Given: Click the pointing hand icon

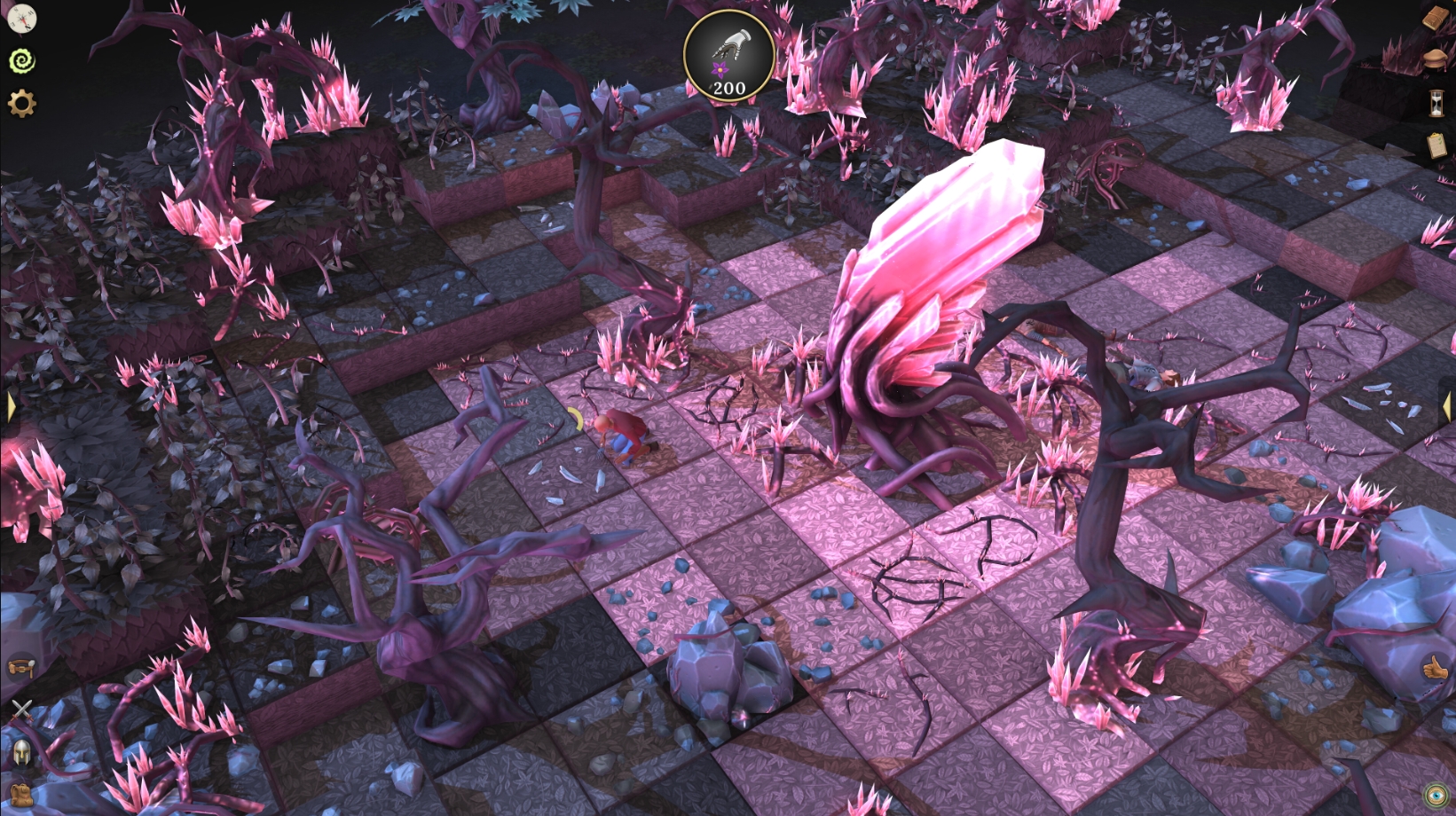Looking at the screenshot, I should [1435, 668].
